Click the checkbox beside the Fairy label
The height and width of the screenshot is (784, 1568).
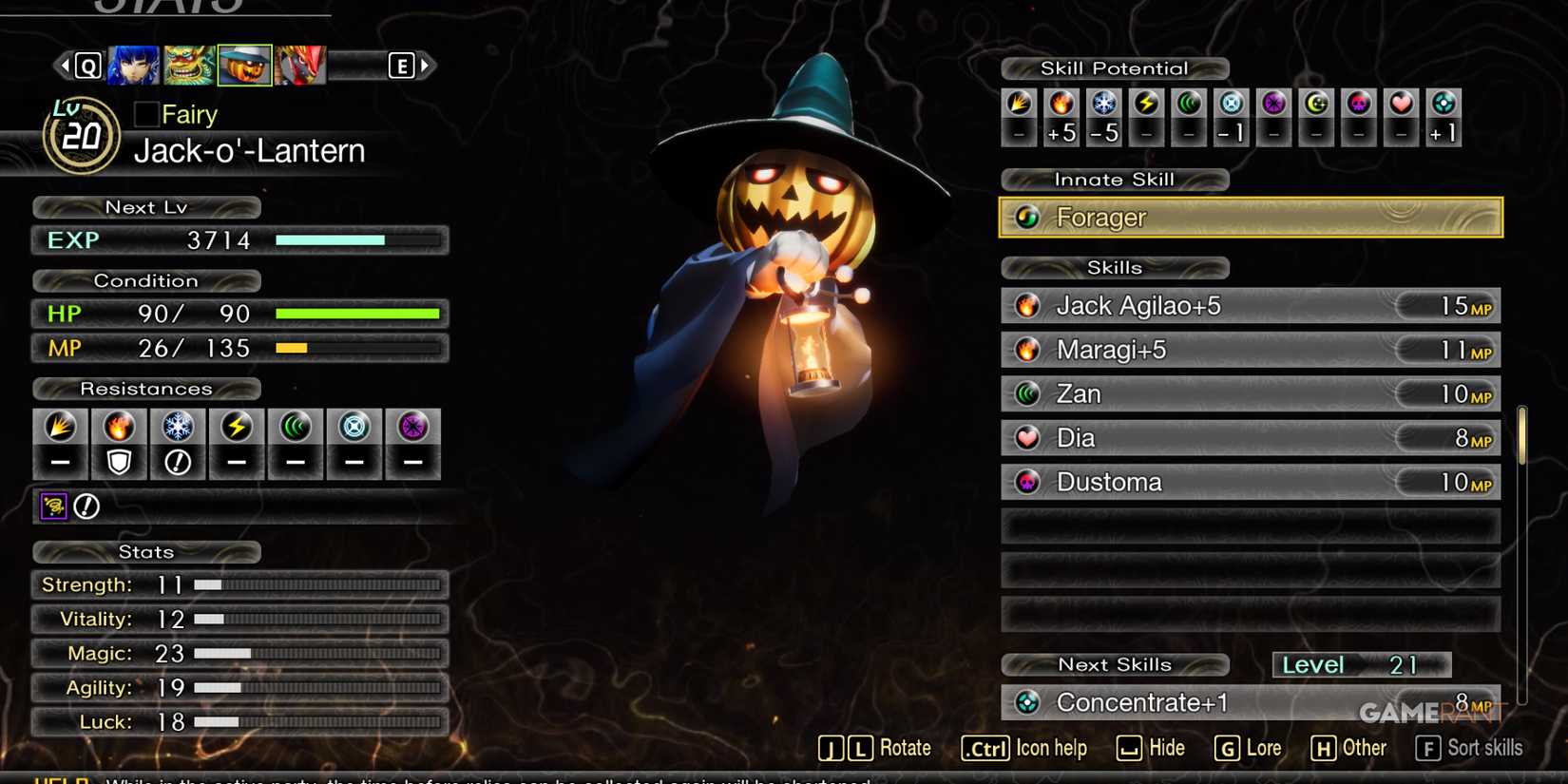(x=145, y=114)
